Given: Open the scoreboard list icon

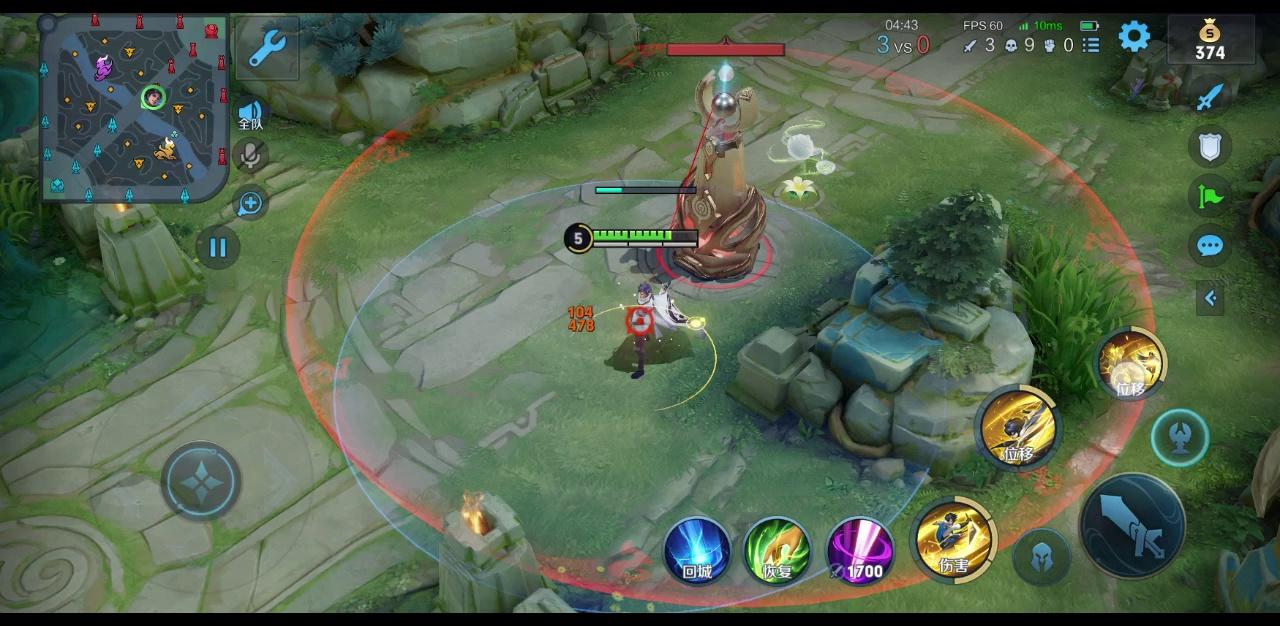Looking at the screenshot, I should [1091, 45].
